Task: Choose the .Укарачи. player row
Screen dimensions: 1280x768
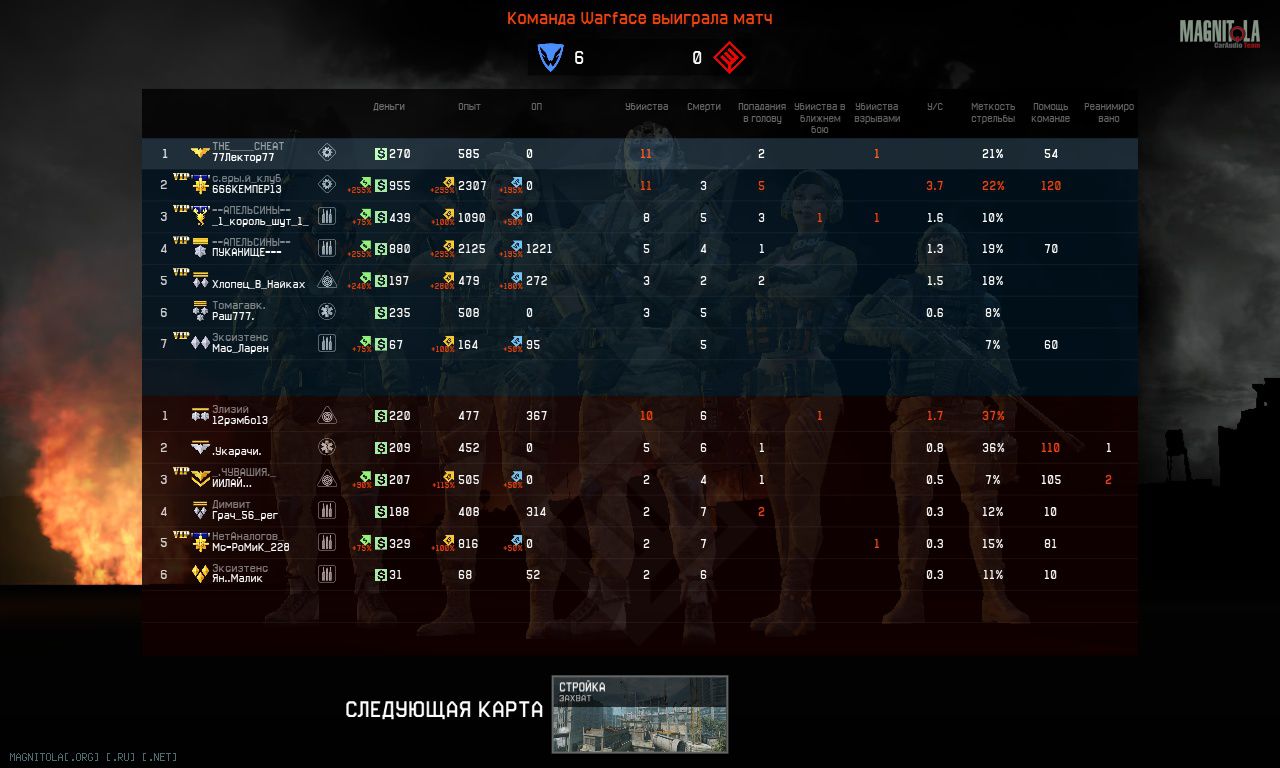Action: 237,451
